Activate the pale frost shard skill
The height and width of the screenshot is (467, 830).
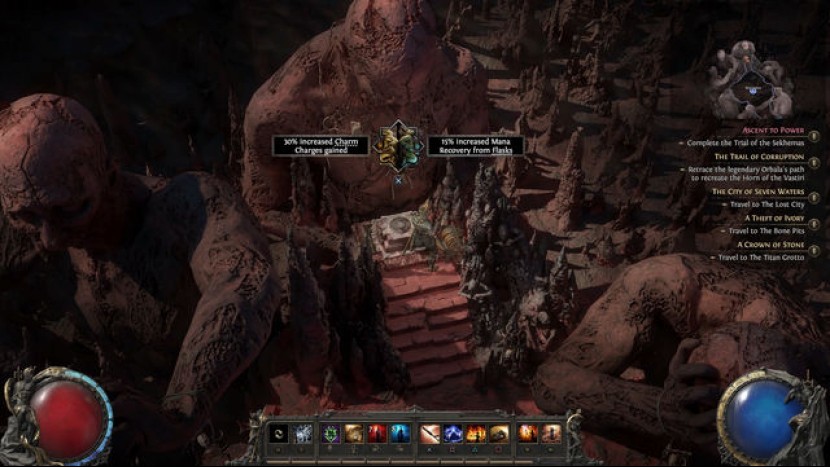coord(303,433)
